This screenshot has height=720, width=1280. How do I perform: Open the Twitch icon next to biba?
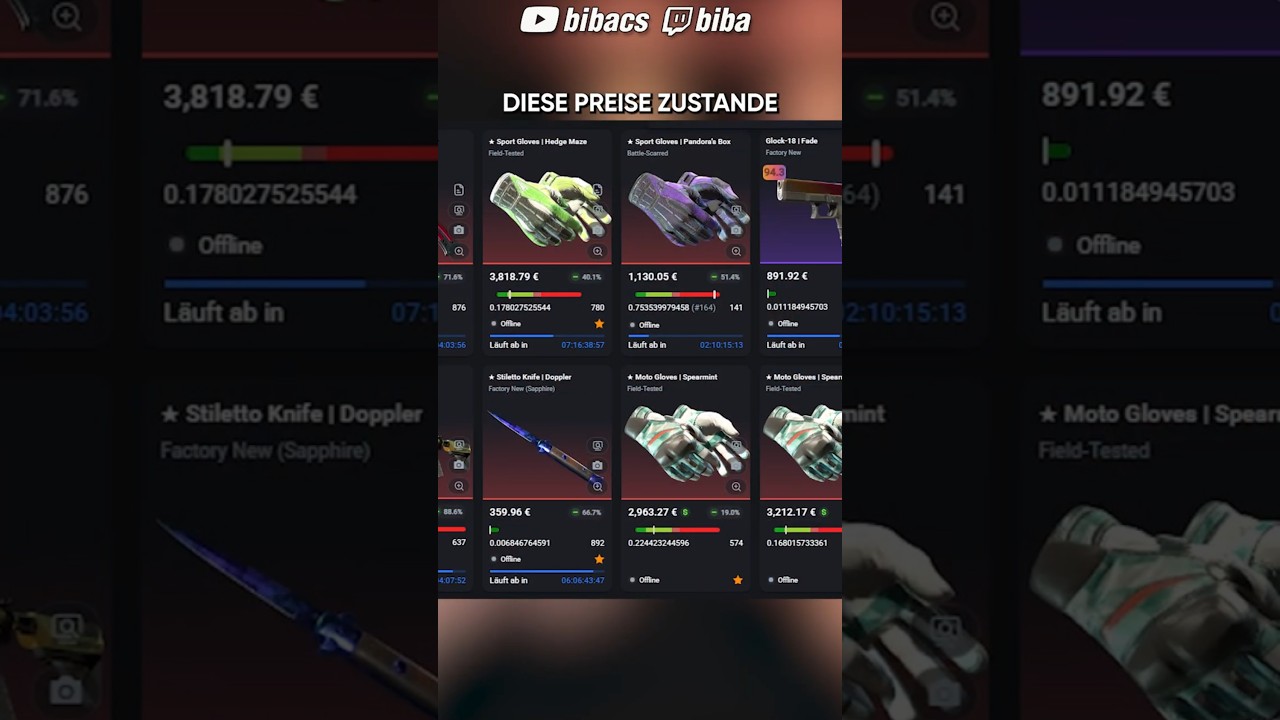[x=677, y=20]
